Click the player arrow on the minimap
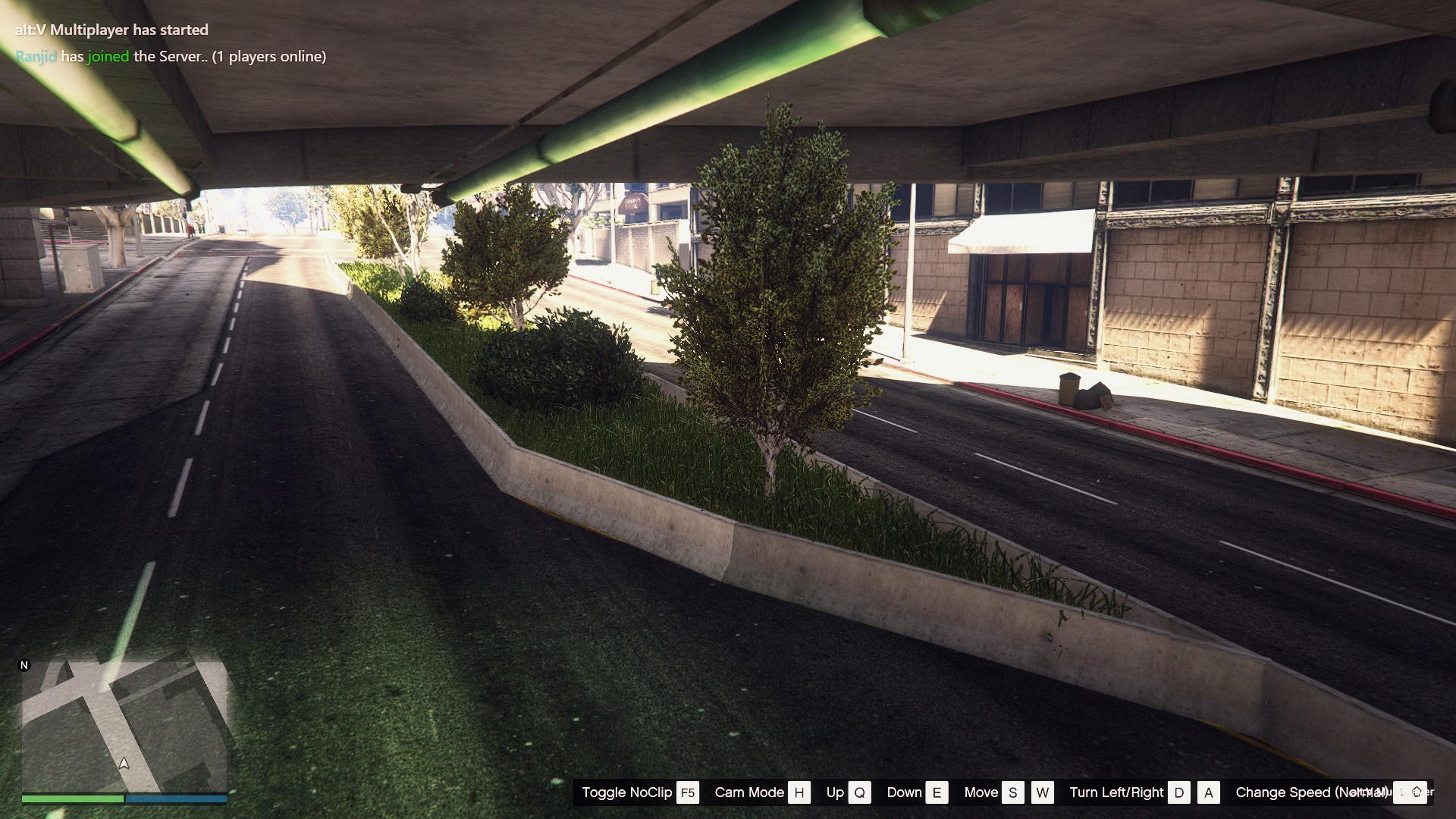This screenshot has height=819, width=1456. (124, 763)
